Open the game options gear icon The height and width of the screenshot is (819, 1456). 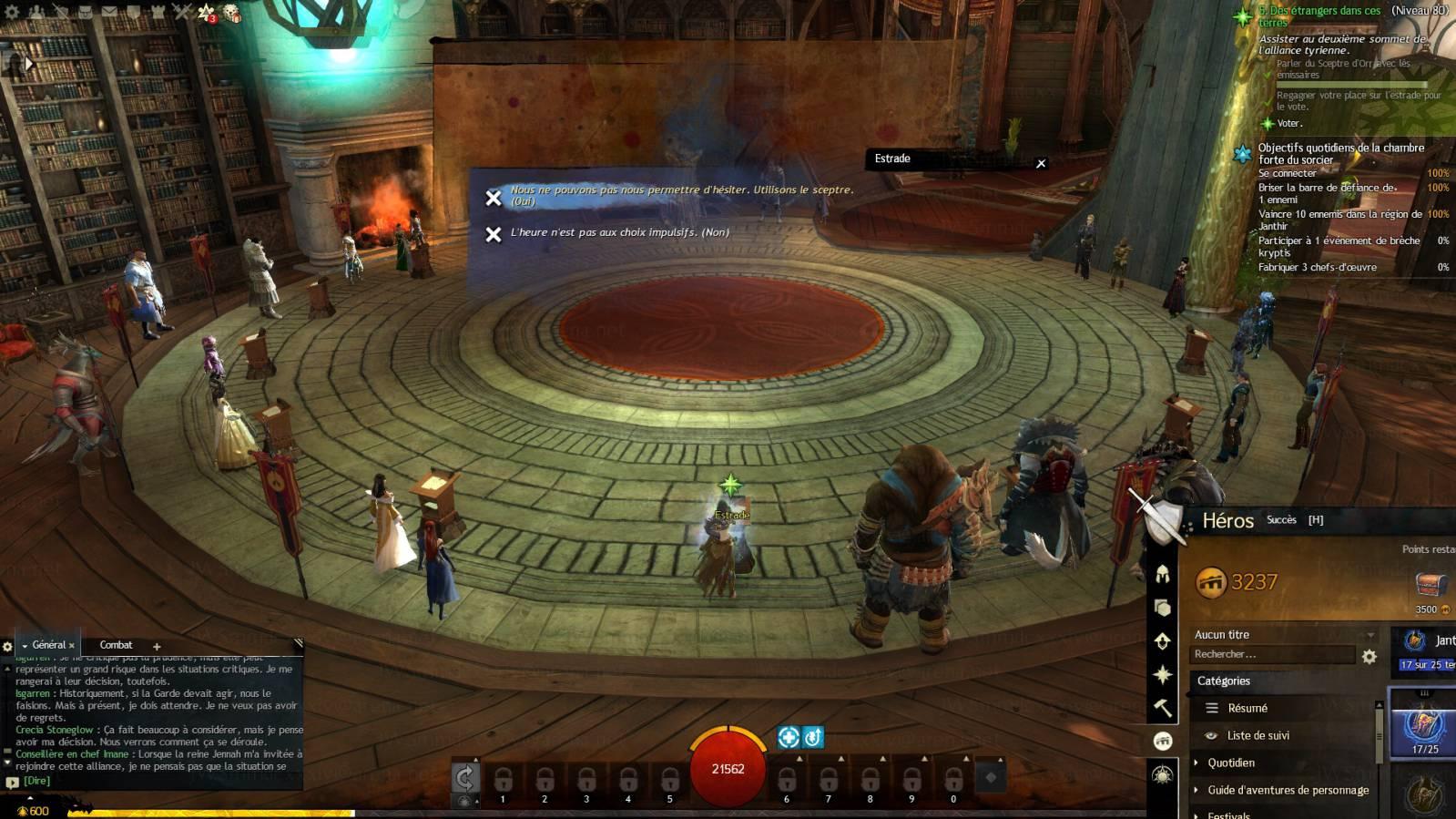tap(13, 13)
